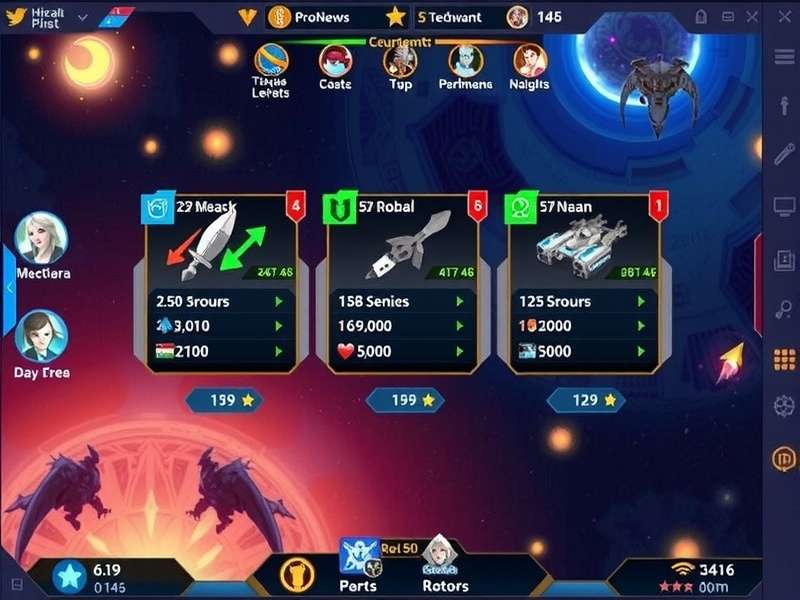
Task: Expand the 2.50 Srours row arrow
Action: click(278, 301)
